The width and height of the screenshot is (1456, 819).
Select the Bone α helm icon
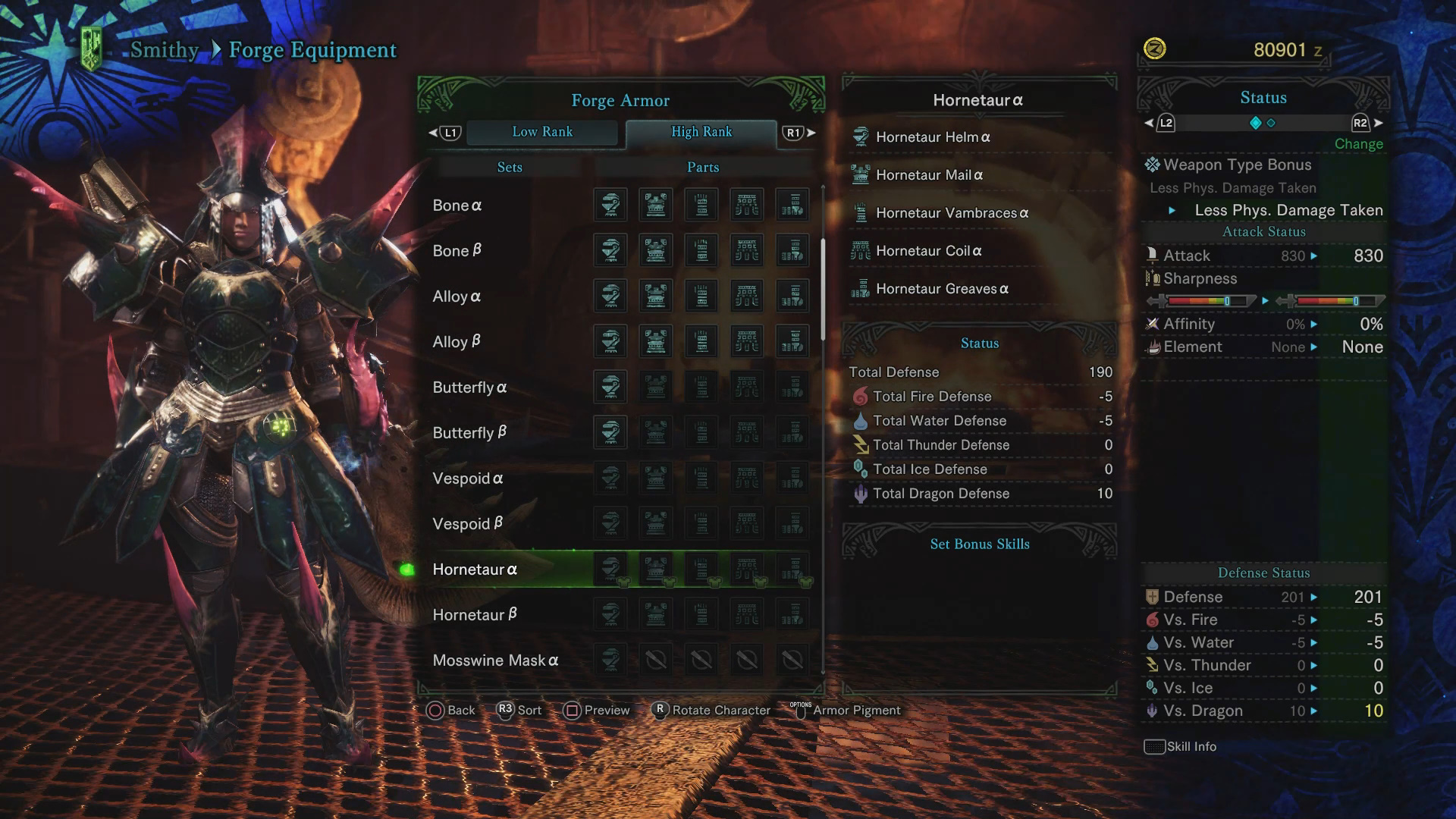point(610,205)
